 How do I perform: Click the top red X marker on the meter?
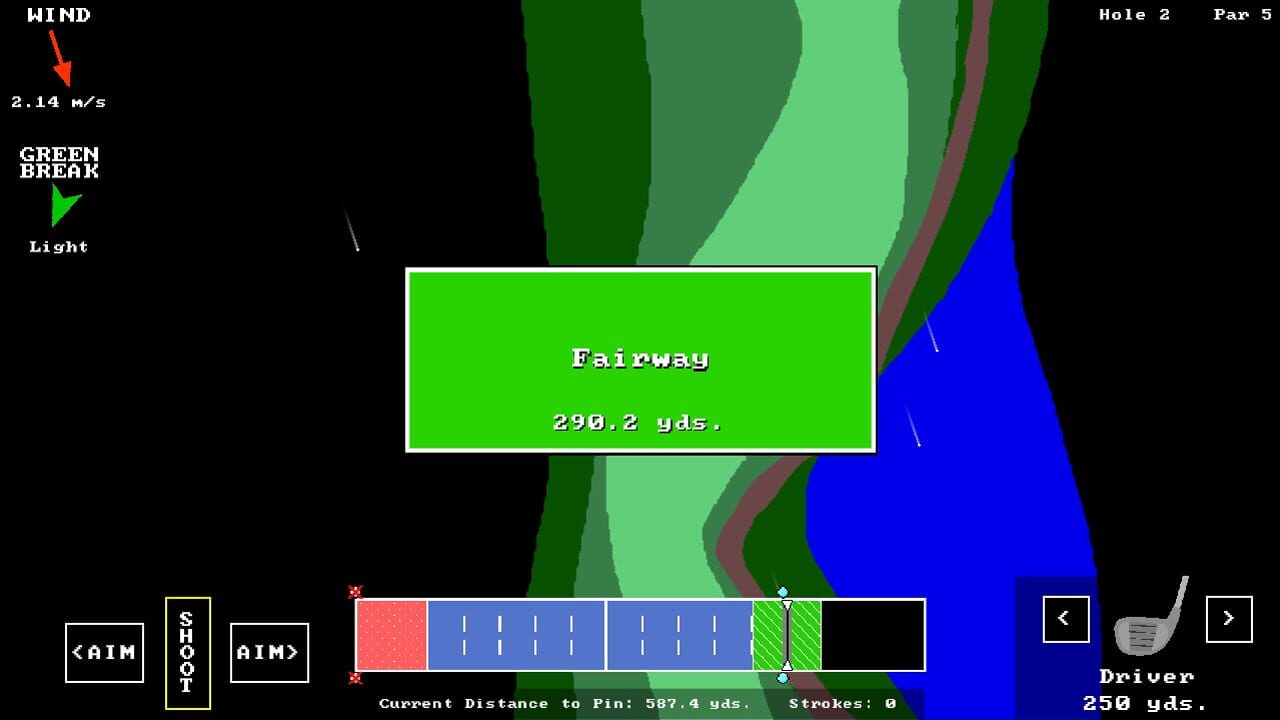pos(354,590)
